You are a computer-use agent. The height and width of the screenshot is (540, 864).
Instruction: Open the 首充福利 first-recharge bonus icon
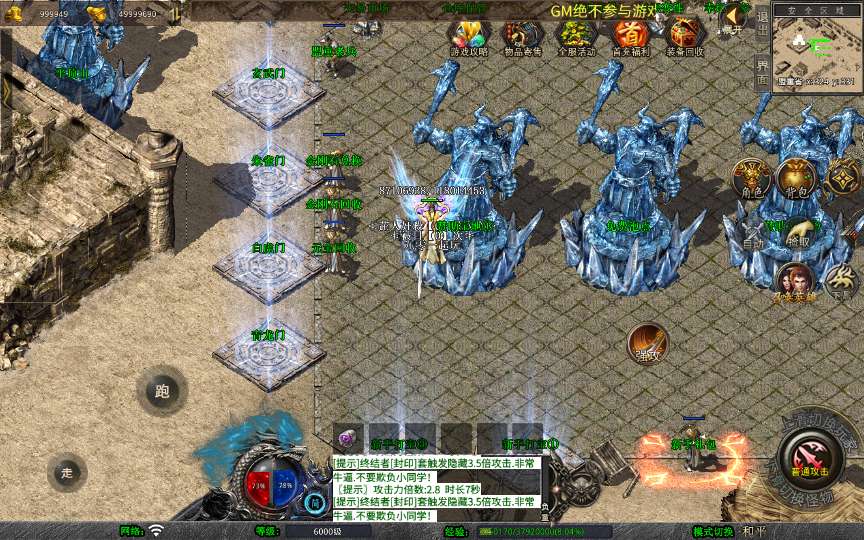[x=630, y=38]
